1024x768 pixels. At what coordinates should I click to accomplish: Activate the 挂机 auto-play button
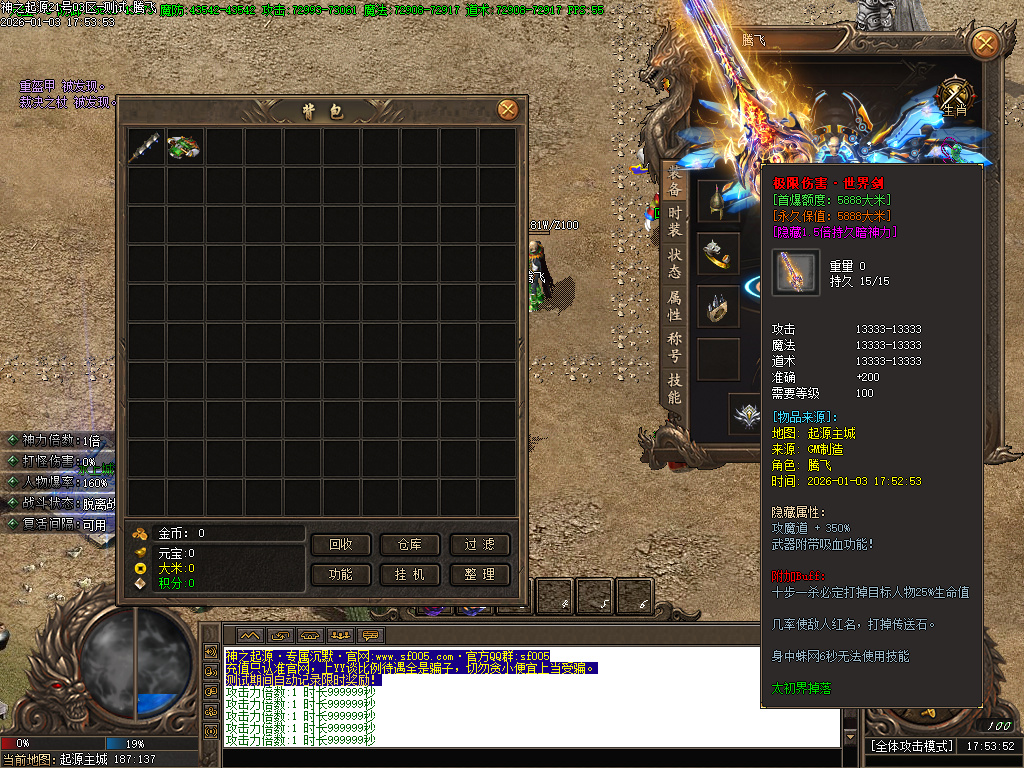tap(410, 575)
